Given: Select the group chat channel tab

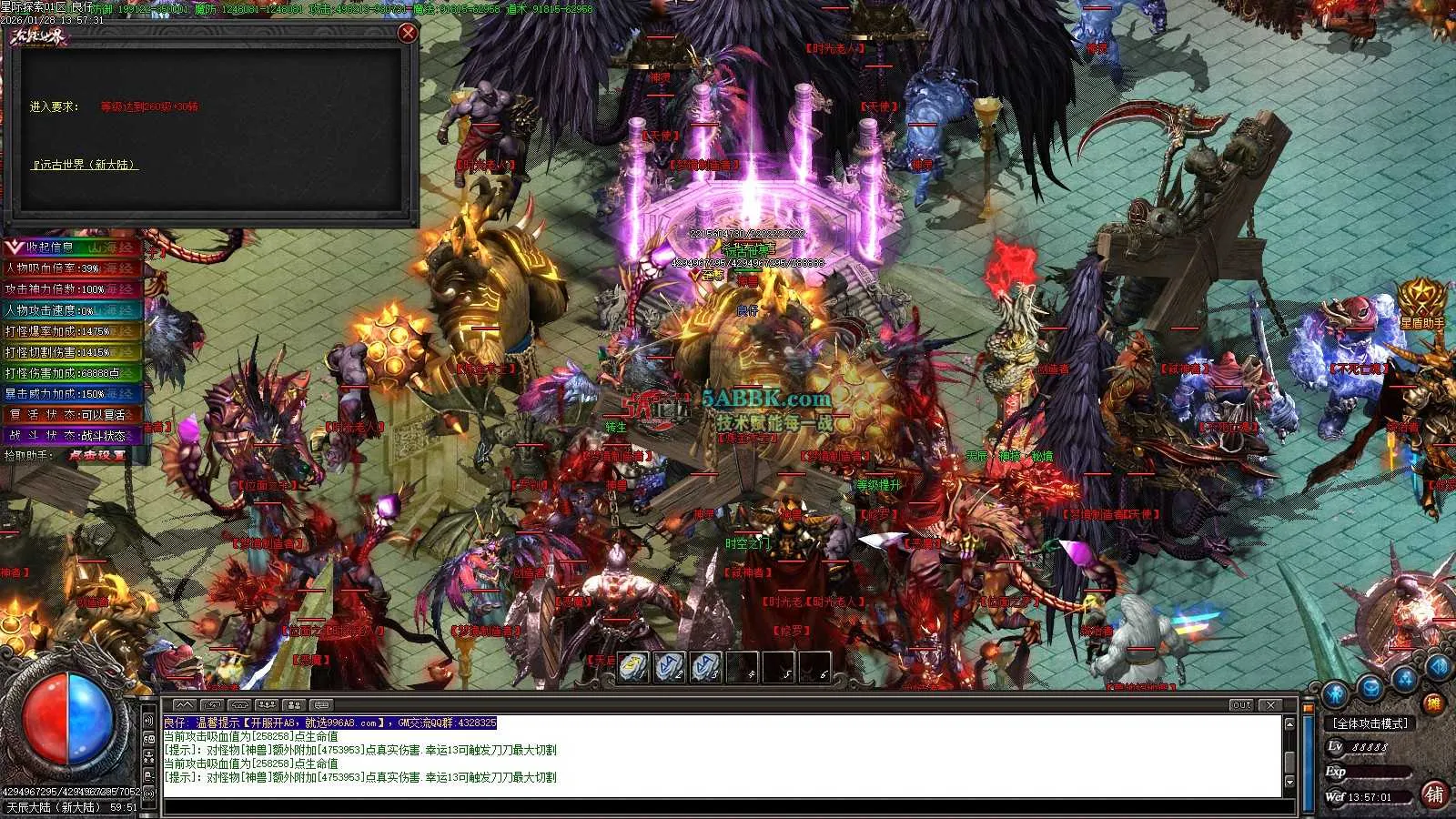Looking at the screenshot, I should coord(267,705).
